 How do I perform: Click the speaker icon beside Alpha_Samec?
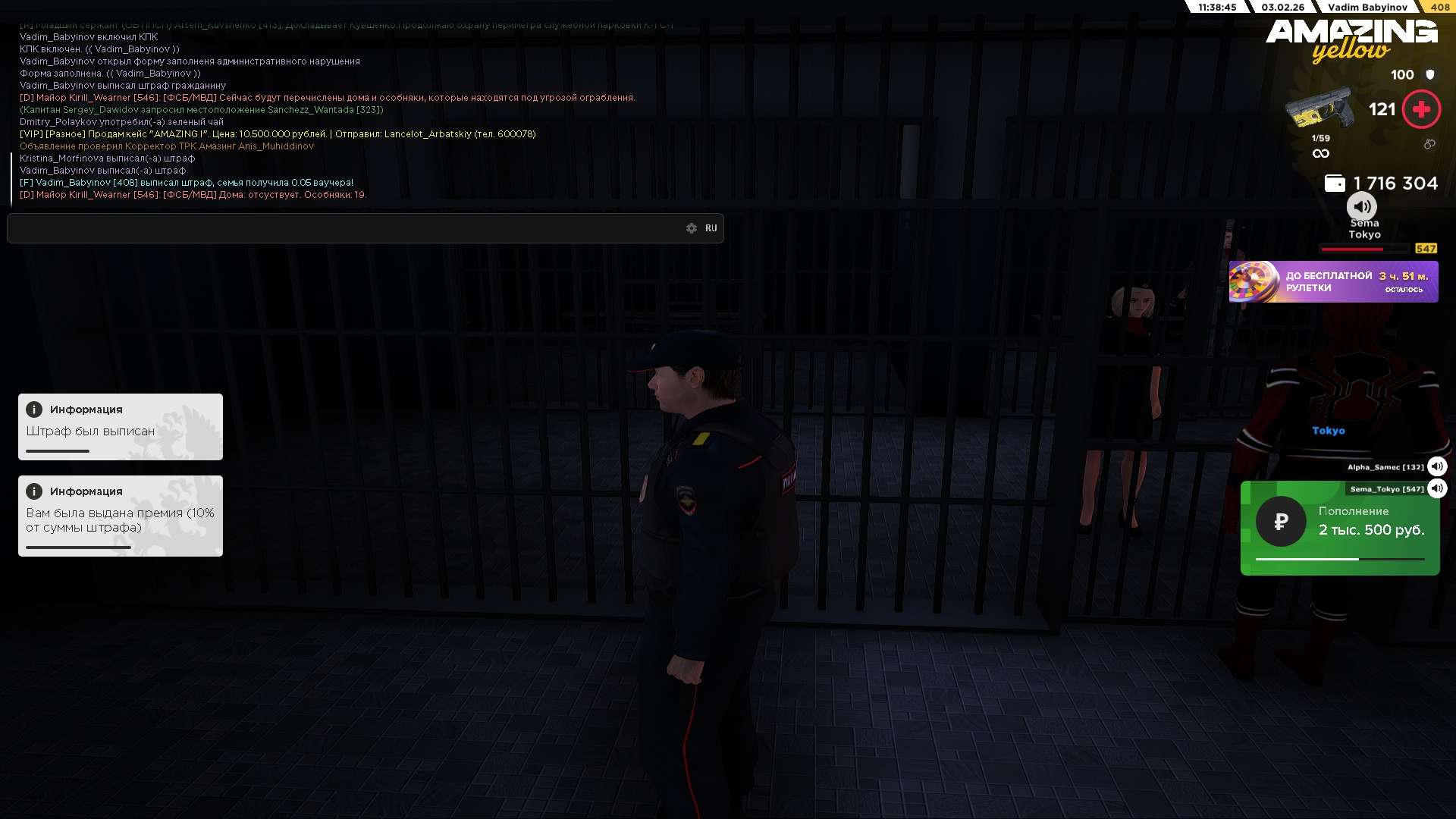(1436, 466)
